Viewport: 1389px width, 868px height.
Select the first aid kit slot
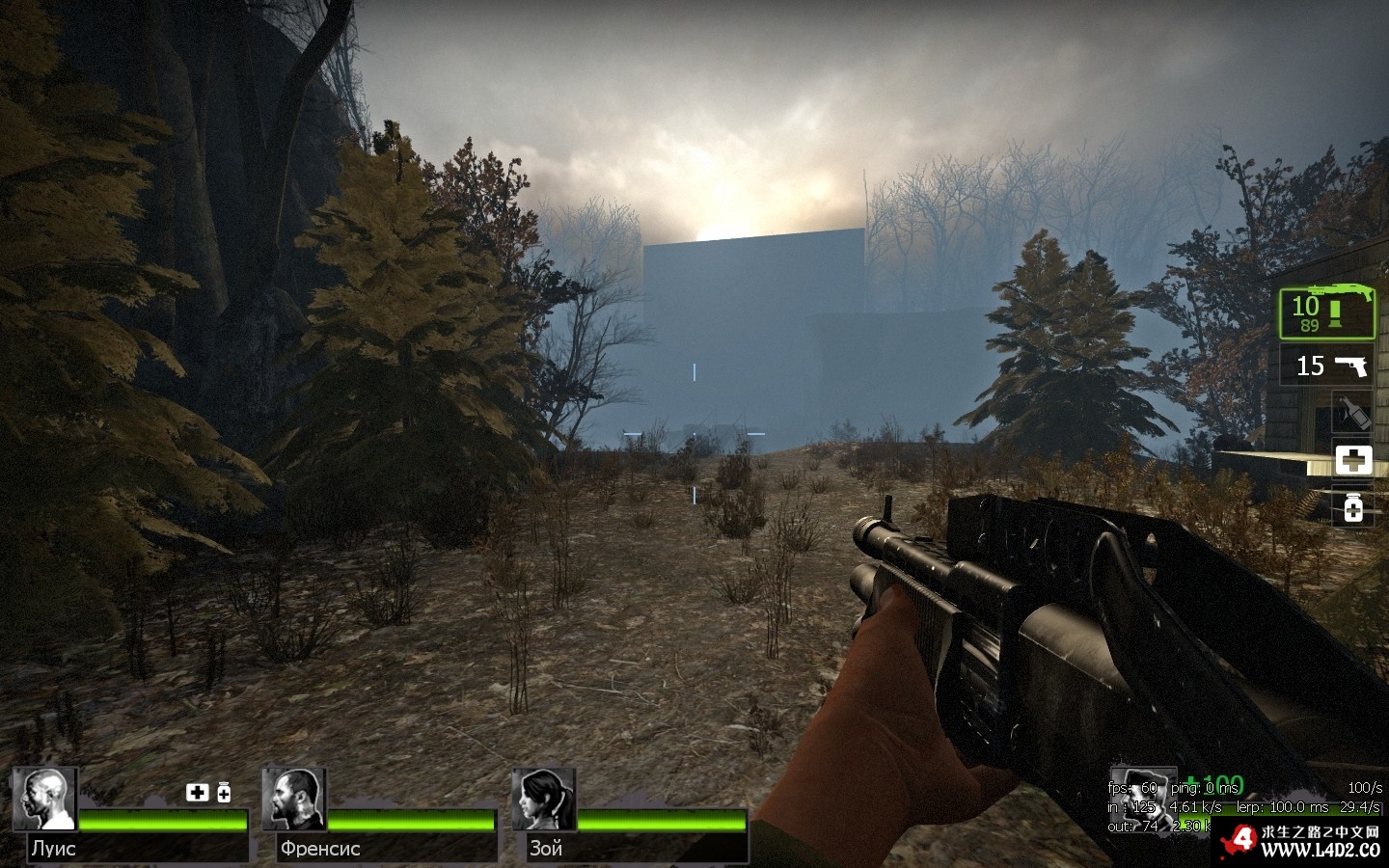[x=1352, y=459]
